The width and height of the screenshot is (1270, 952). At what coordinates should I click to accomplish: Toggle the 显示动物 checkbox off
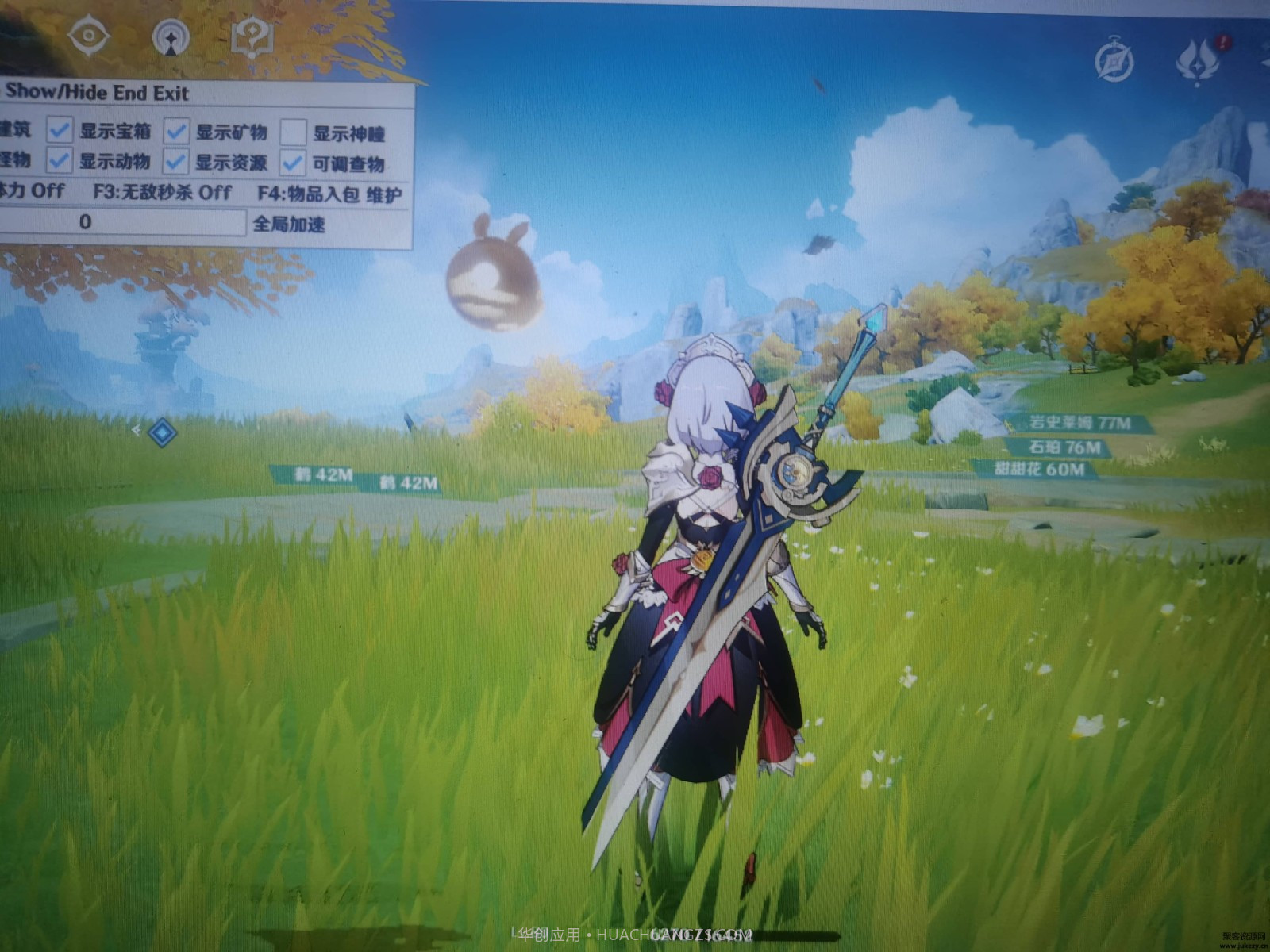[x=60, y=161]
